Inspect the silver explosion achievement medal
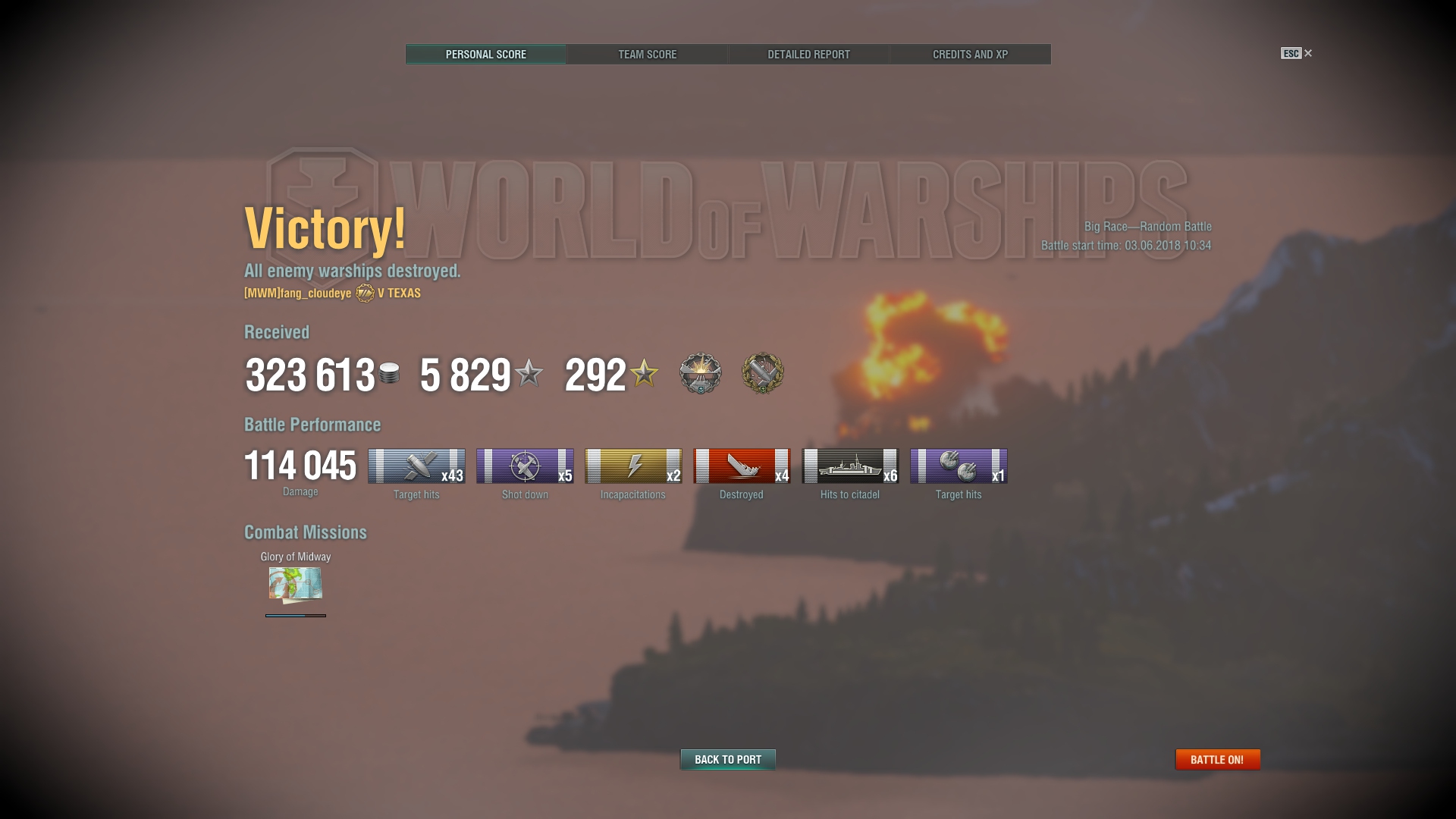Viewport: 1456px width, 819px height. click(x=700, y=373)
